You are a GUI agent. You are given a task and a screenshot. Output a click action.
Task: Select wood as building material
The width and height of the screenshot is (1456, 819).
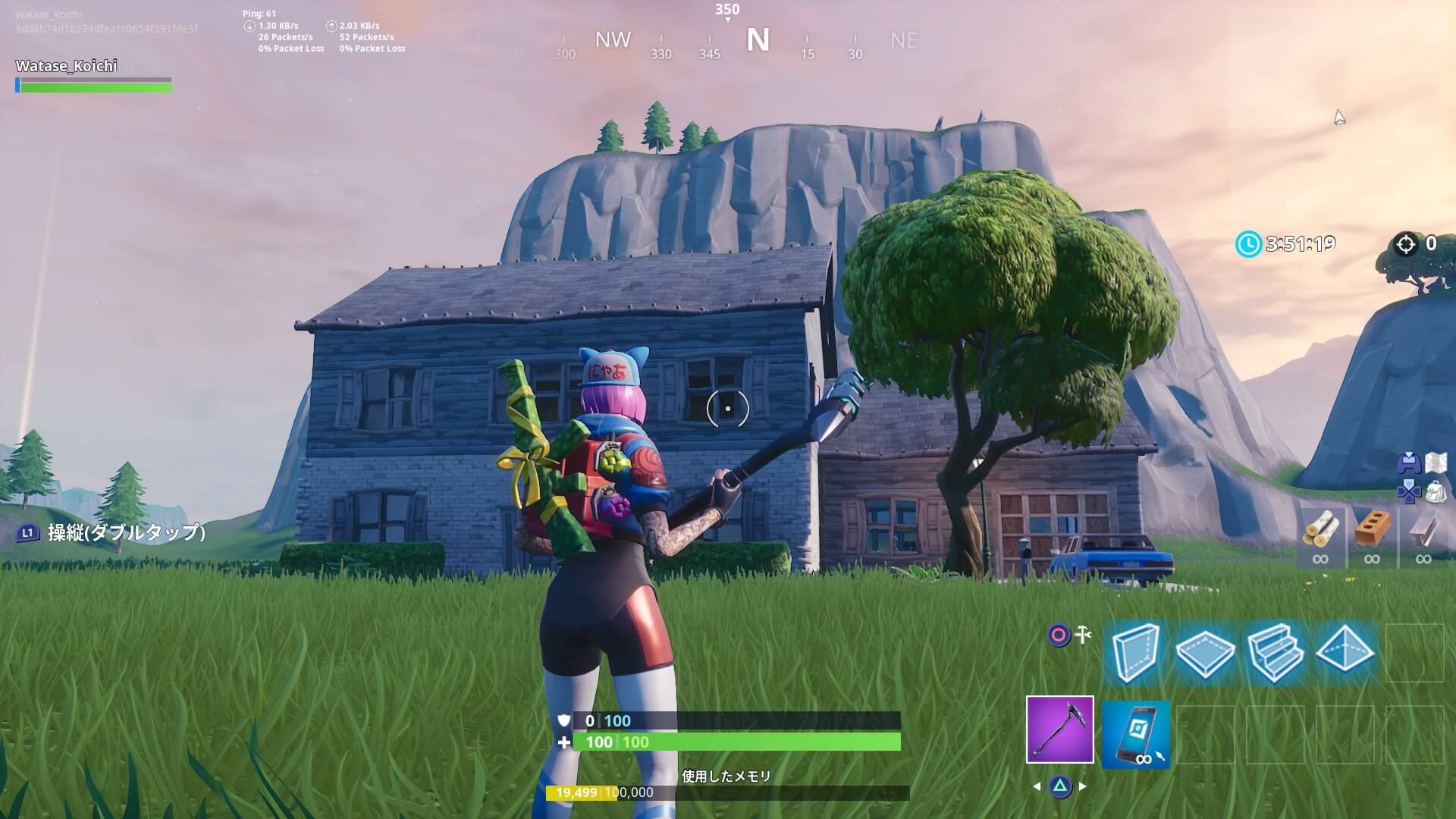click(x=1320, y=533)
